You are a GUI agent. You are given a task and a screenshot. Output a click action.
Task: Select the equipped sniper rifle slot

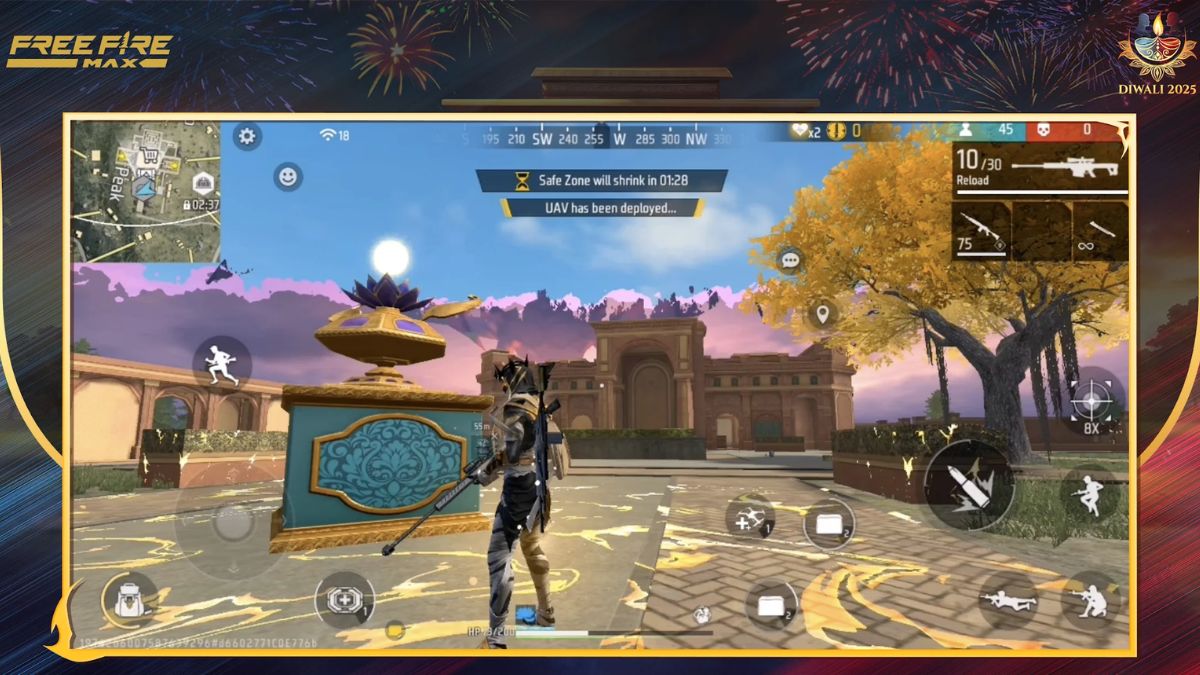(1040, 168)
